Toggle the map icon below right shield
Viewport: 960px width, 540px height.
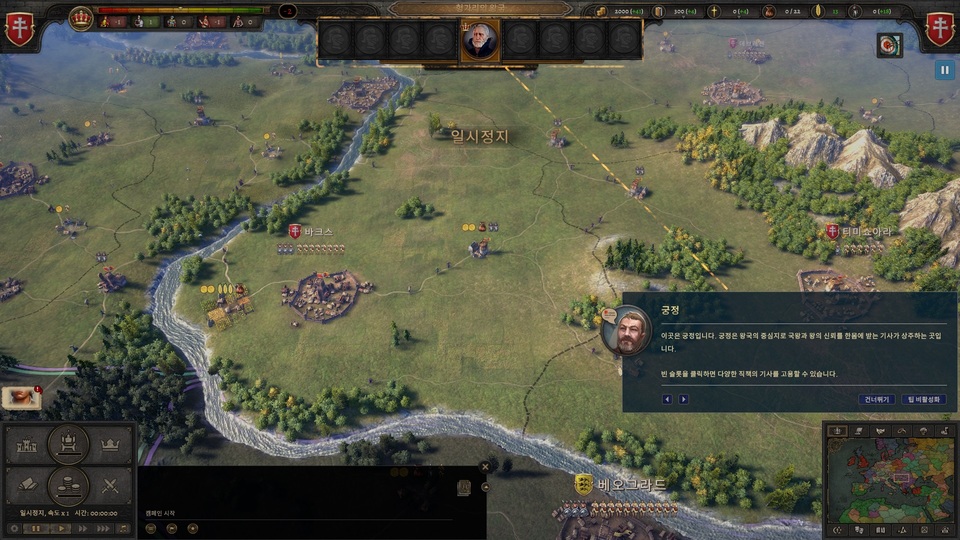(889, 45)
